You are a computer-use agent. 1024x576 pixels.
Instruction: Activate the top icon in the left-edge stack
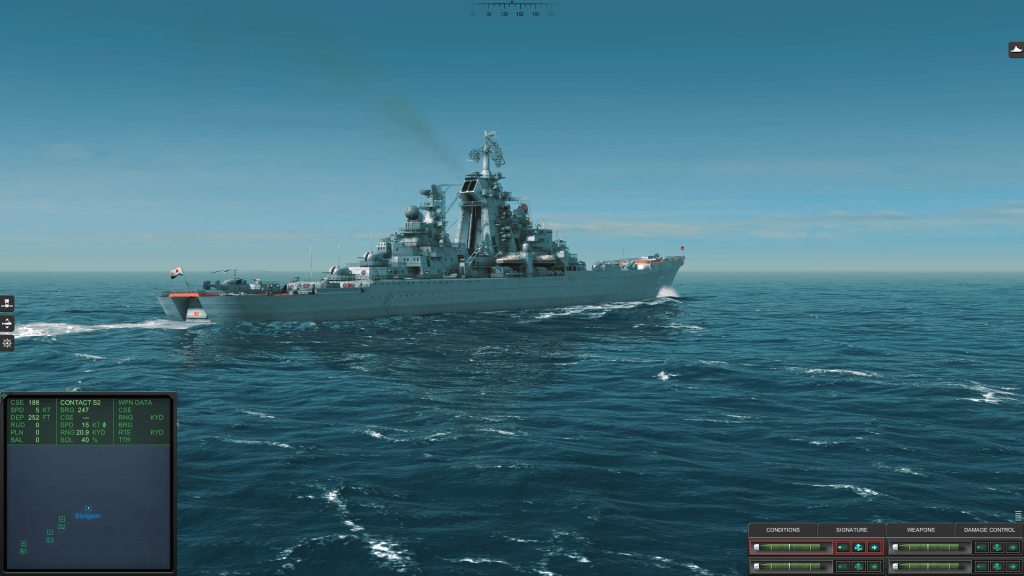[7, 304]
